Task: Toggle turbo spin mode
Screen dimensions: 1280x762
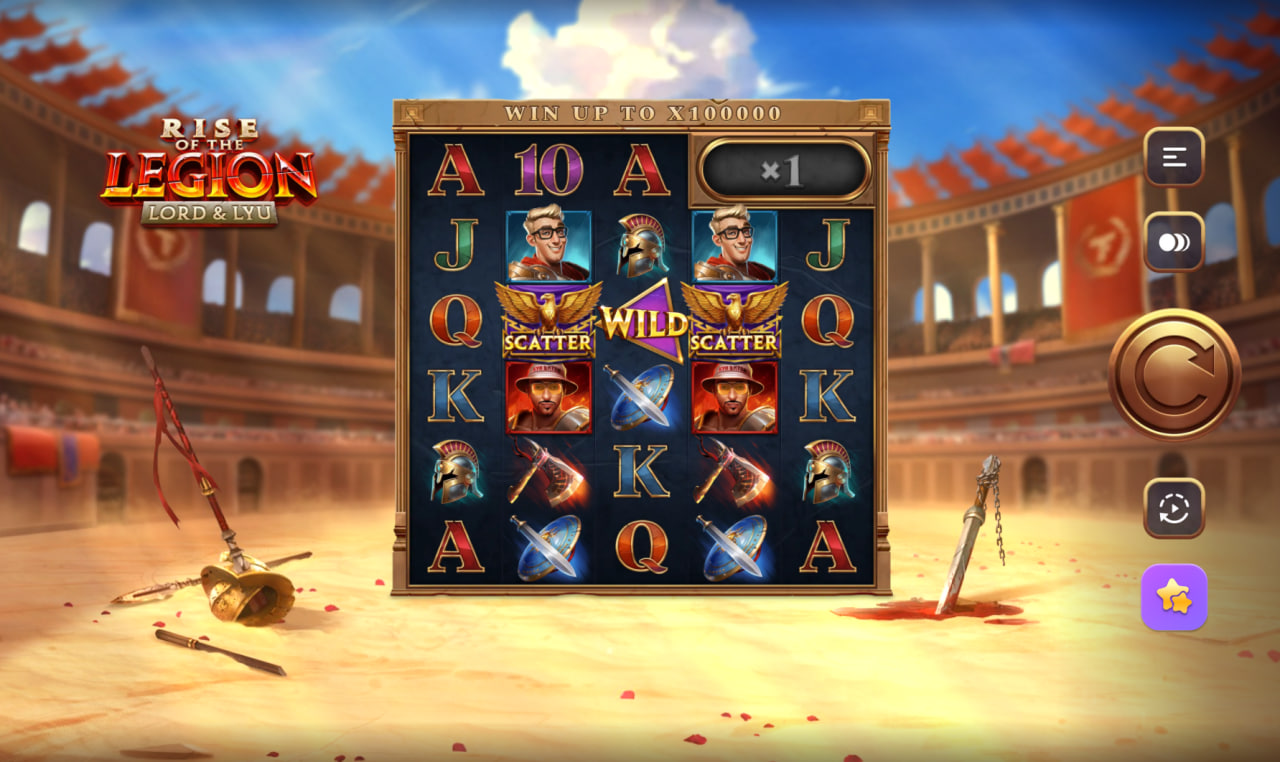Action: pos(1172,240)
